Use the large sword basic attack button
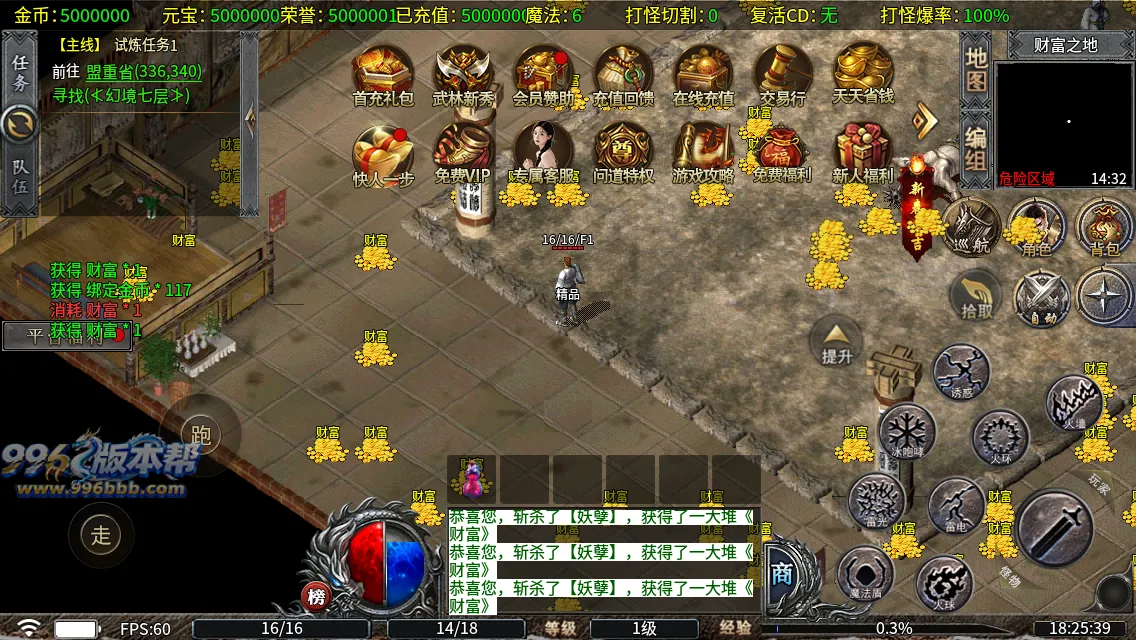This screenshot has width=1136, height=640. pyautogui.click(x=1055, y=527)
